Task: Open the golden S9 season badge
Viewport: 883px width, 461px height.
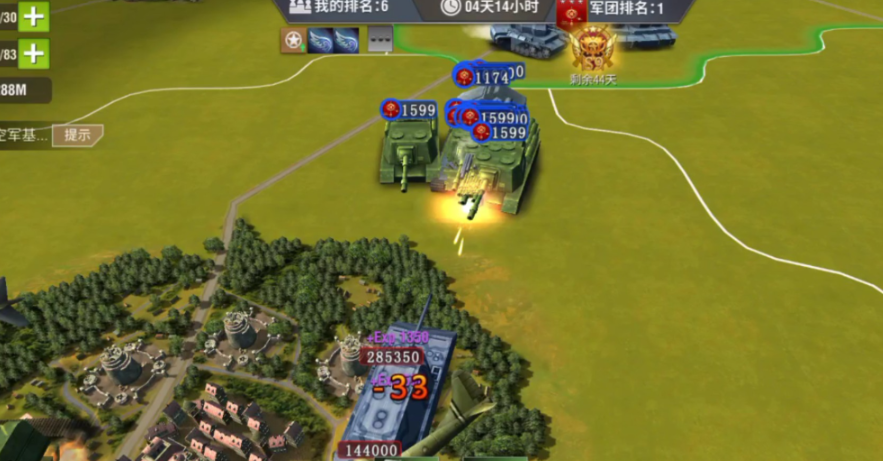Action: point(593,47)
